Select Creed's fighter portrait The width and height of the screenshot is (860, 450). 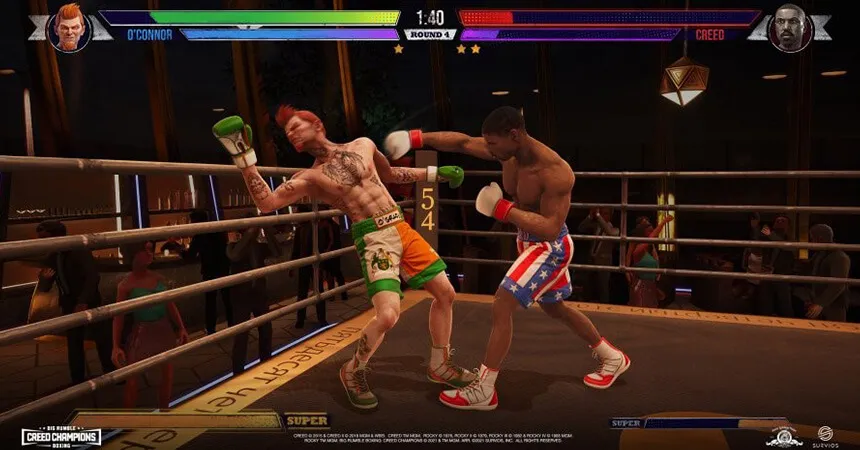point(791,27)
